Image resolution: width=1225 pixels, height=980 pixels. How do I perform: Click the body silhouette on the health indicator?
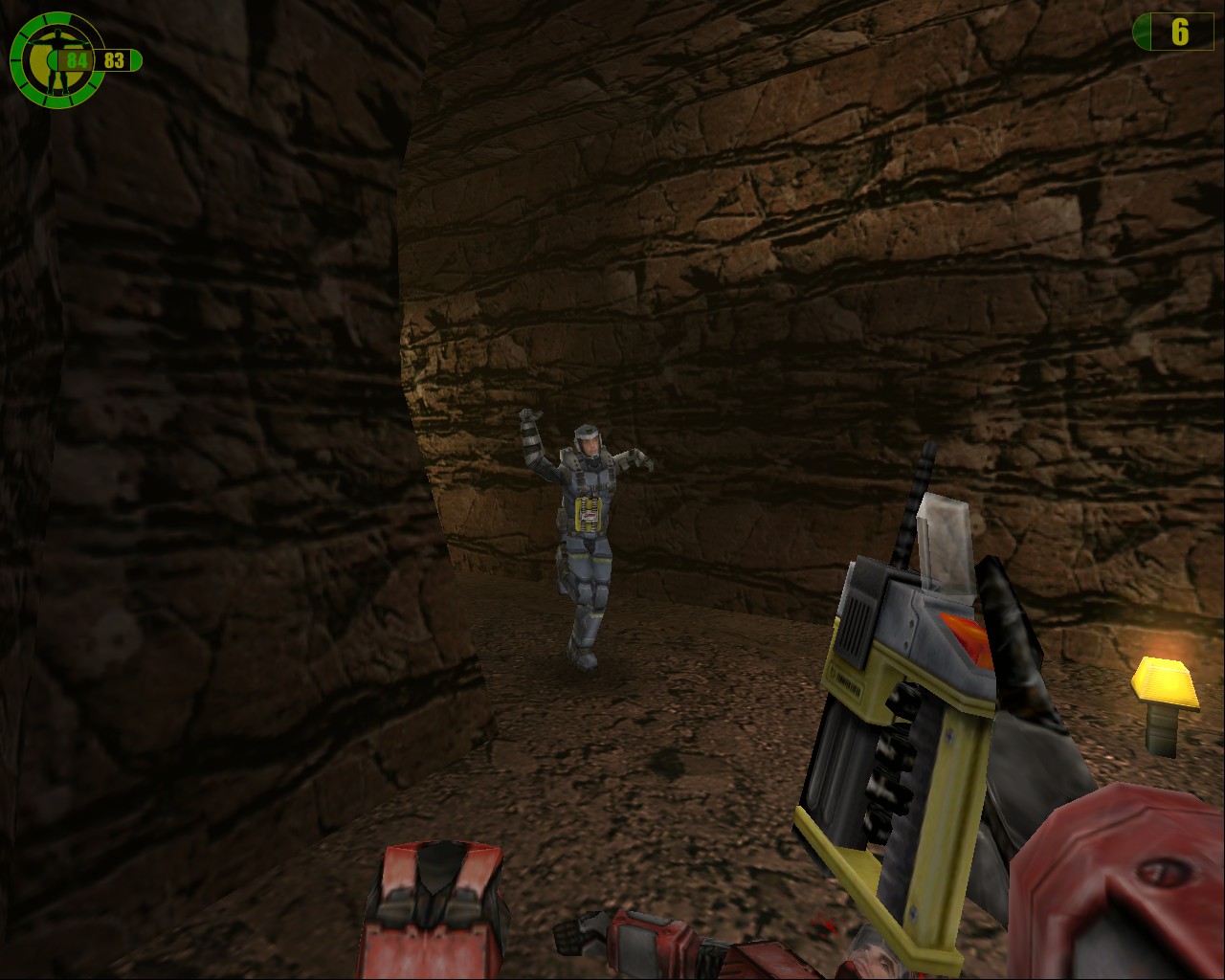click(59, 43)
